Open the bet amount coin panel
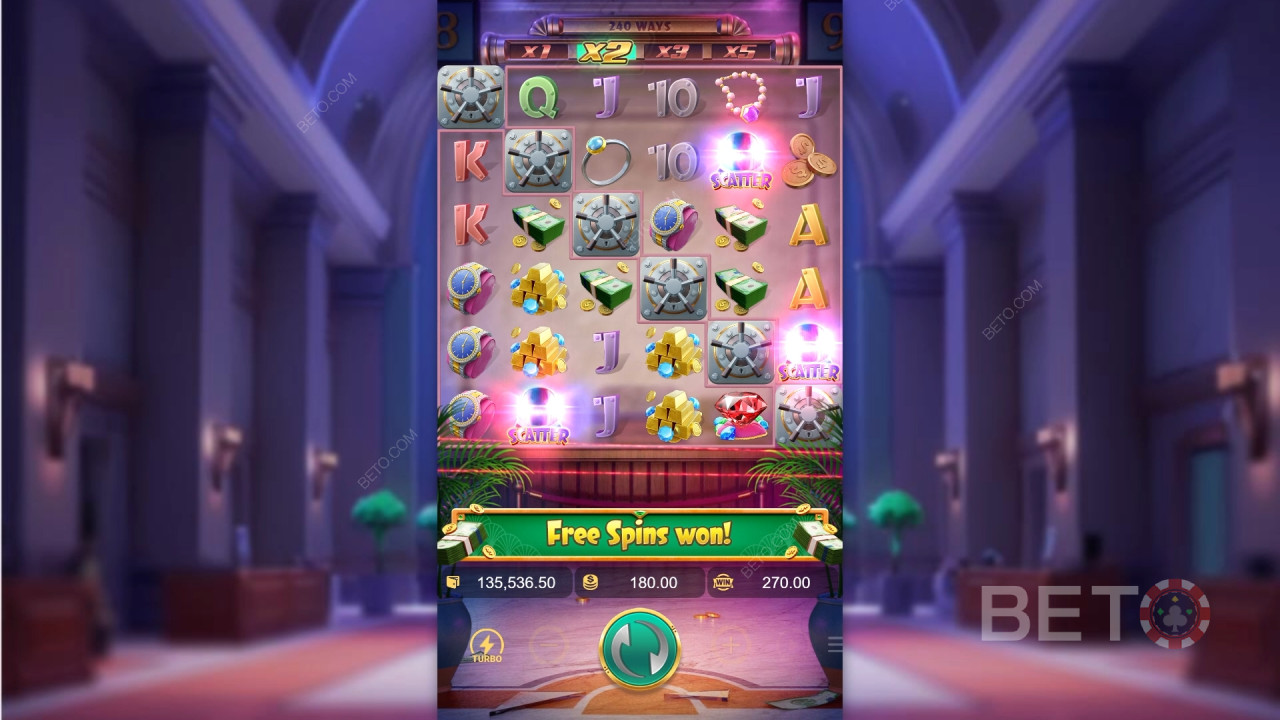Image resolution: width=1280 pixels, height=720 pixels. pyautogui.click(x=639, y=582)
